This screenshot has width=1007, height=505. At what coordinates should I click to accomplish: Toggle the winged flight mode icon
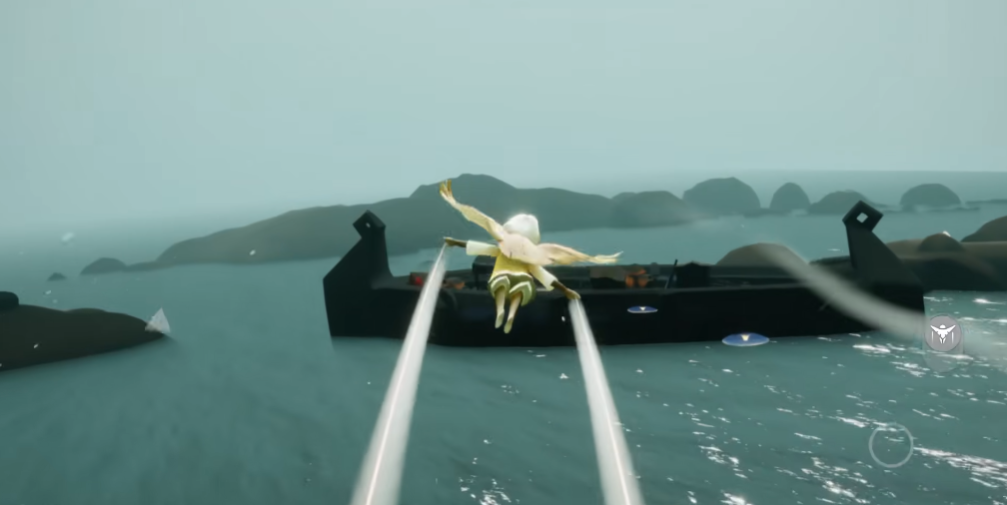943,334
